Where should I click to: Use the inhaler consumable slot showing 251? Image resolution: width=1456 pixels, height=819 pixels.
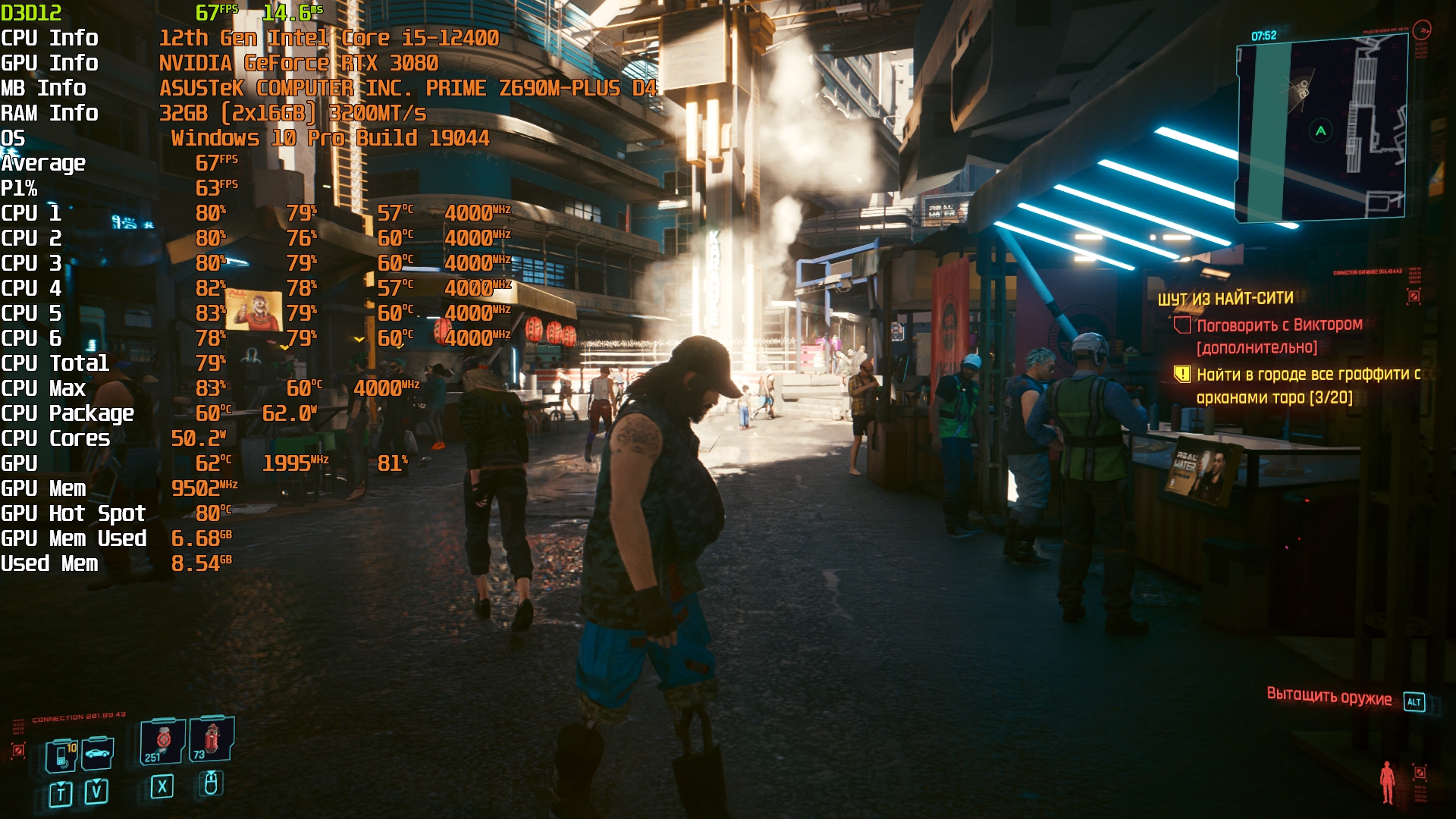point(162,741)
